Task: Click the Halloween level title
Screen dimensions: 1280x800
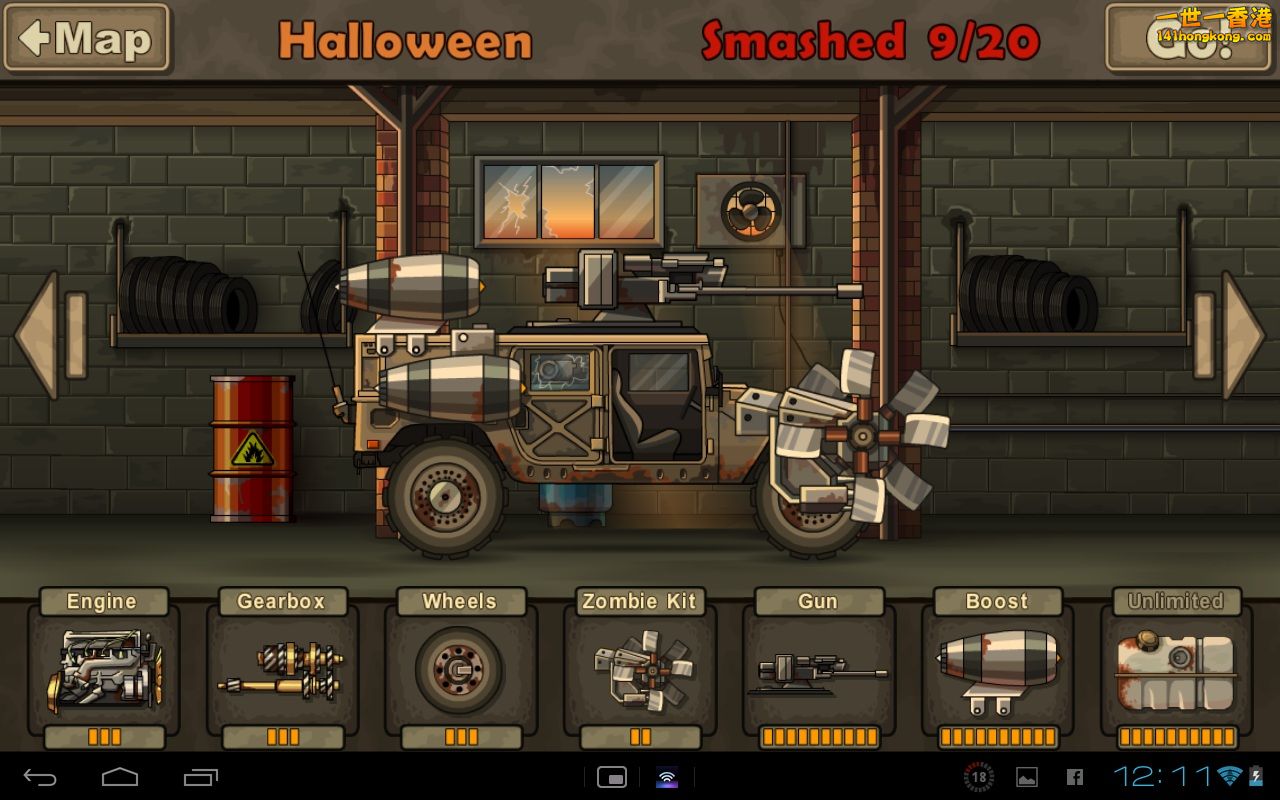Action: click(406, 40)
